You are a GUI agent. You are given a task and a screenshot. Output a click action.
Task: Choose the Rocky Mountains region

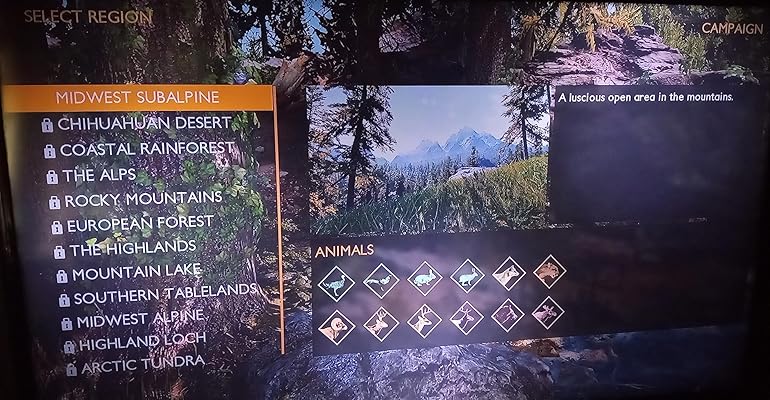[x=143, y=198]
